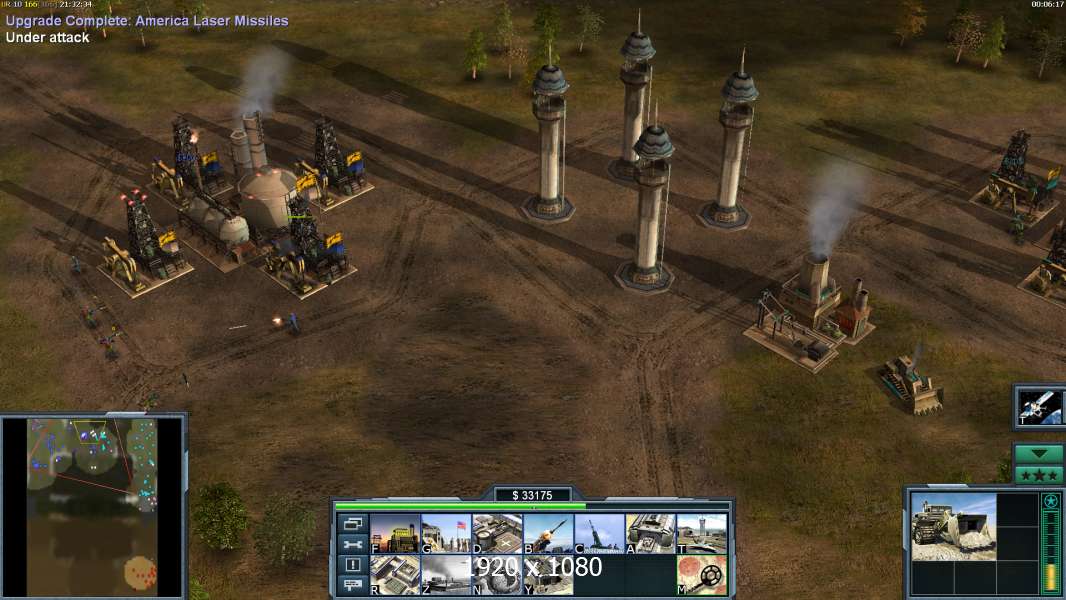This screenshot has width=1066, height=600.
Task: Activate the satellite general power shortcut
Action: click(x=1040, y=406)
